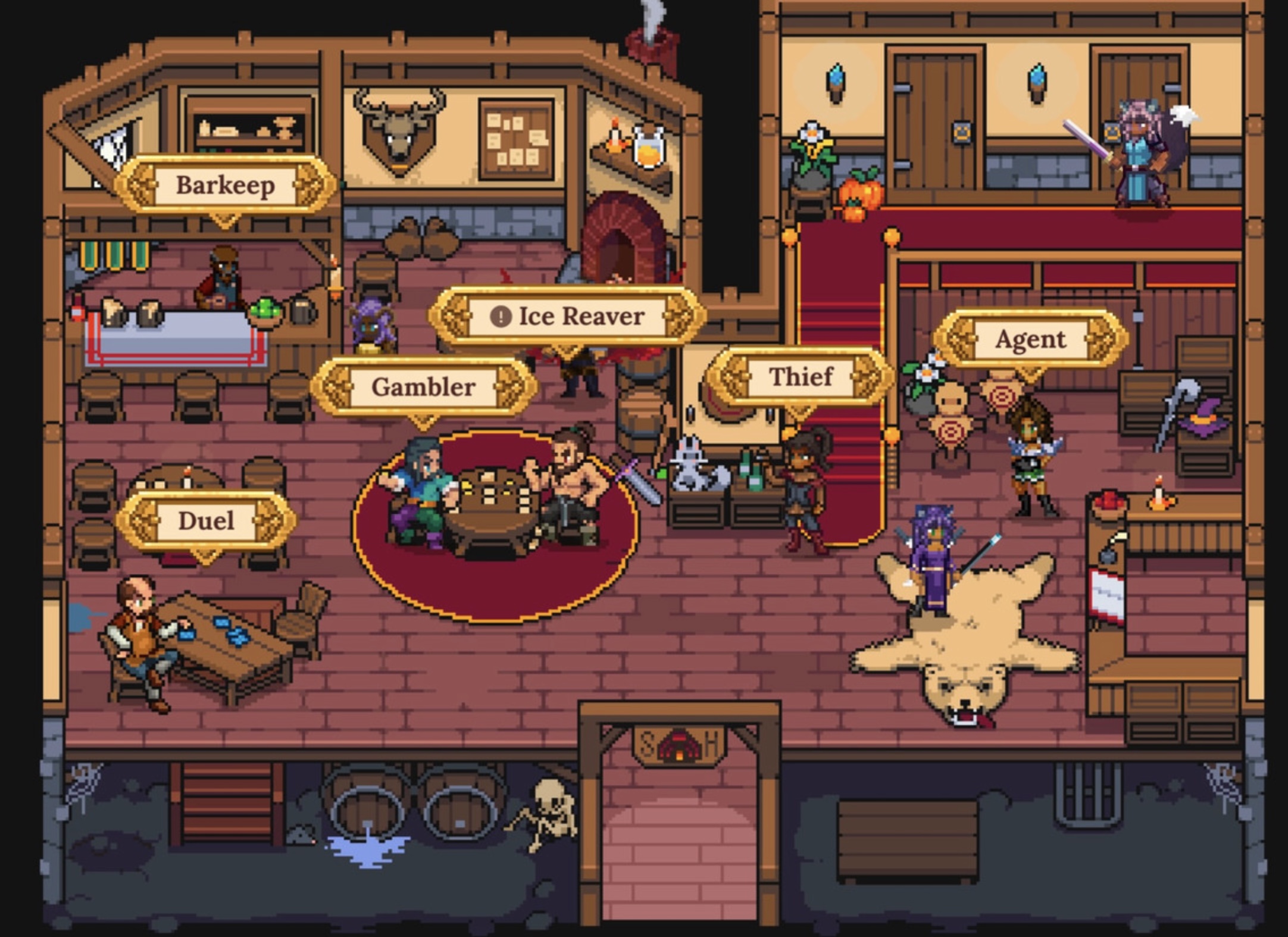1288x937 pixels.
Task: Click the Thief banner
Action: click(800, 377)
